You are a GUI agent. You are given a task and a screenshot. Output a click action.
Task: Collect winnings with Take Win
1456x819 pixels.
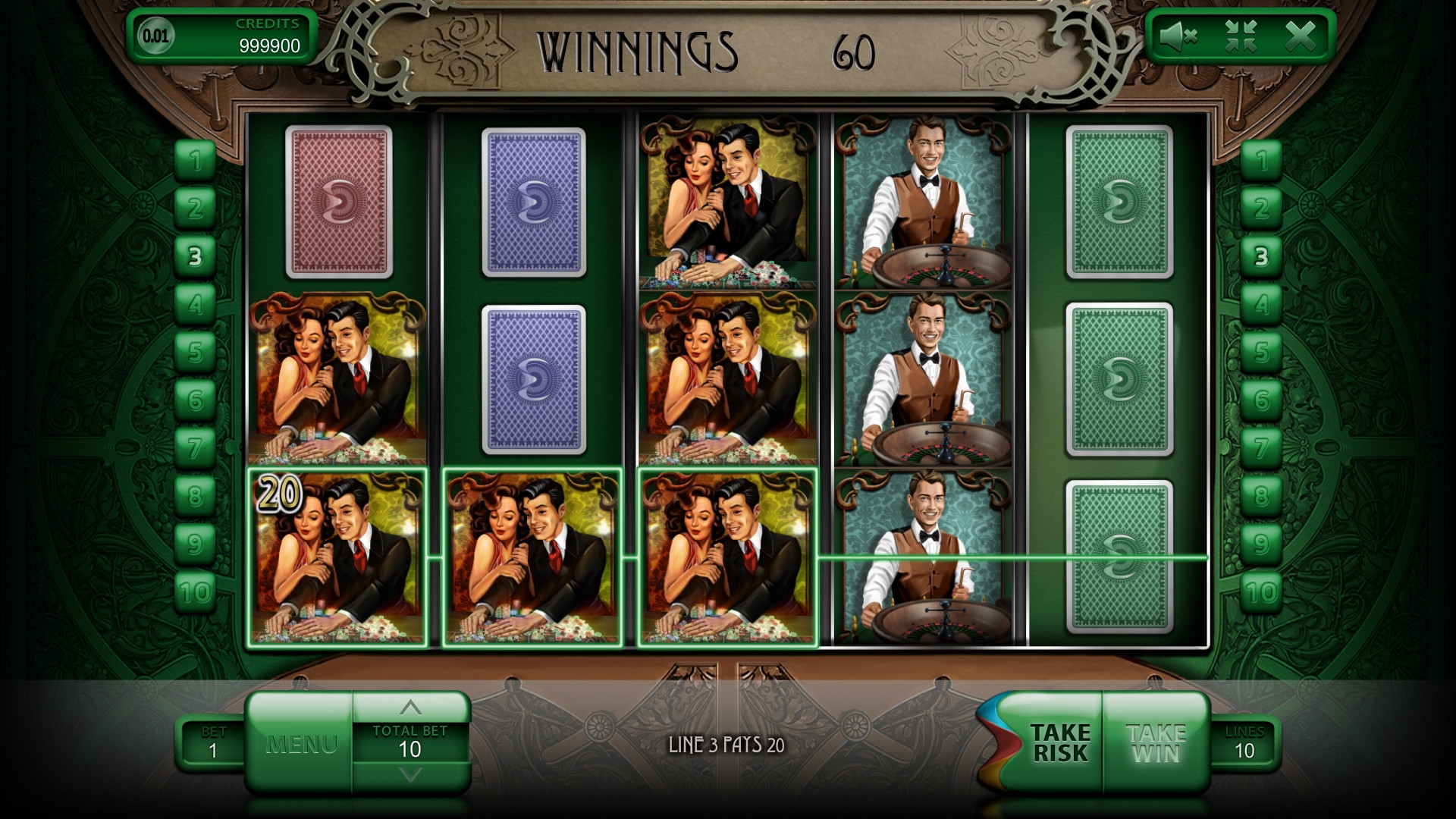1156,743
